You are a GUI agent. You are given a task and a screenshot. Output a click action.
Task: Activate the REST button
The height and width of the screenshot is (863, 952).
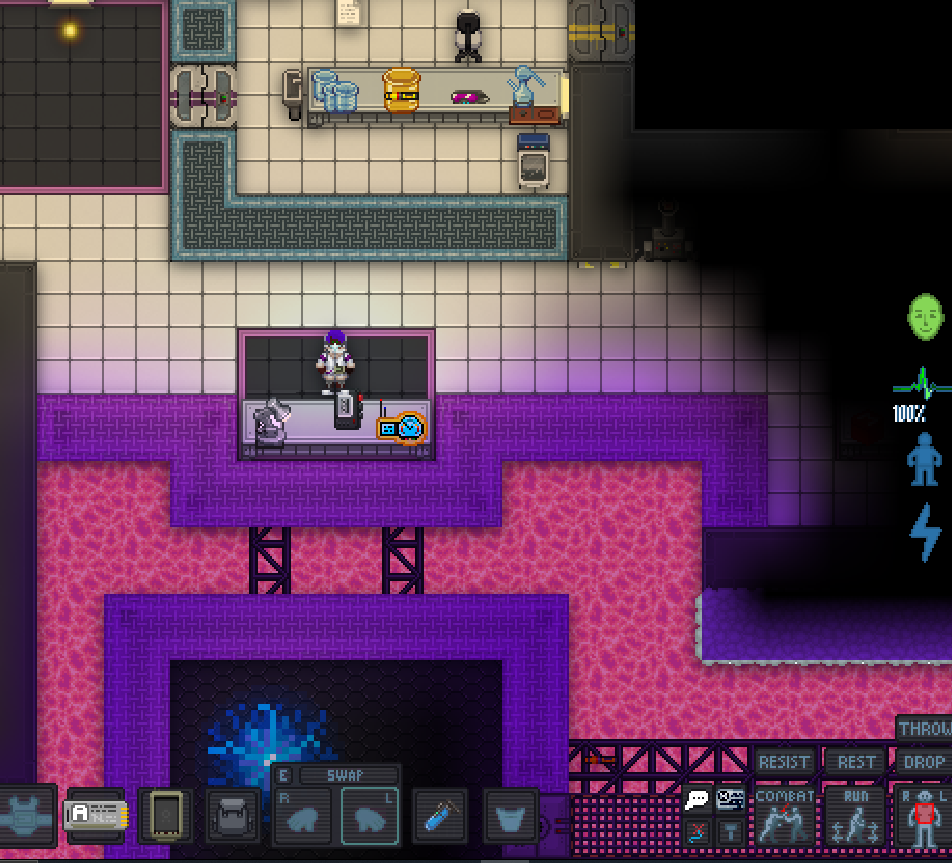(x=856, y=762)
